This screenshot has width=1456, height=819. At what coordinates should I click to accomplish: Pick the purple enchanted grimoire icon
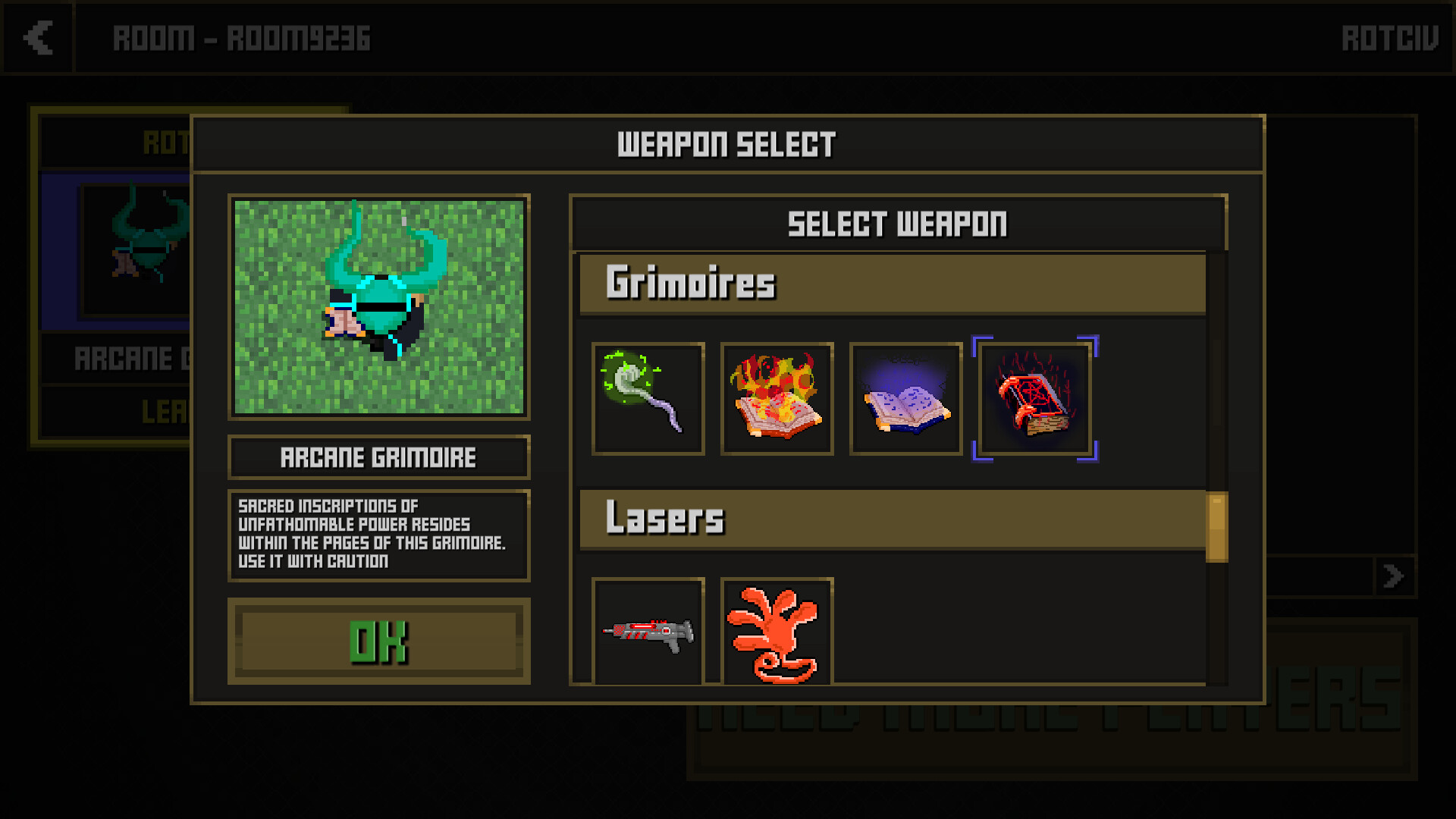coord(905,398)
